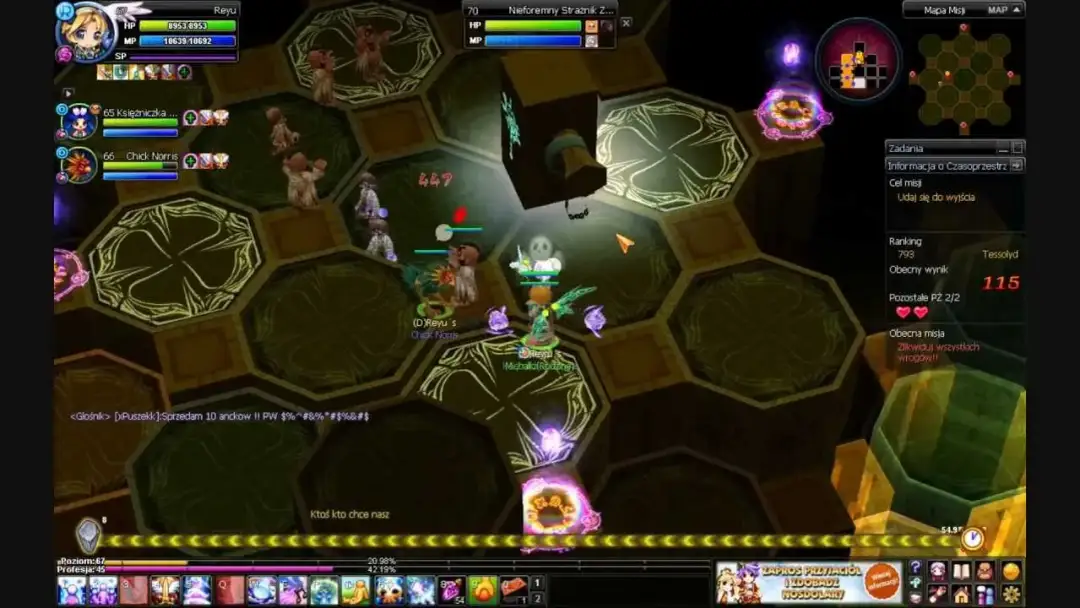Collapse the Mapa Misji panel with the arrow

tap(1017, 10)
